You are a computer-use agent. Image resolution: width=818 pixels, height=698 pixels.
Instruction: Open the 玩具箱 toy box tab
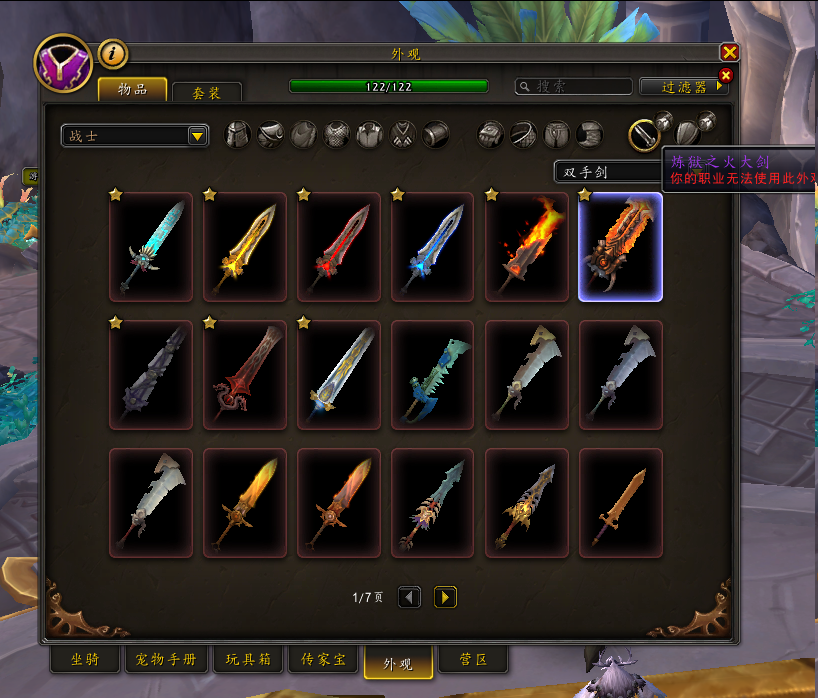click(248, 660)
